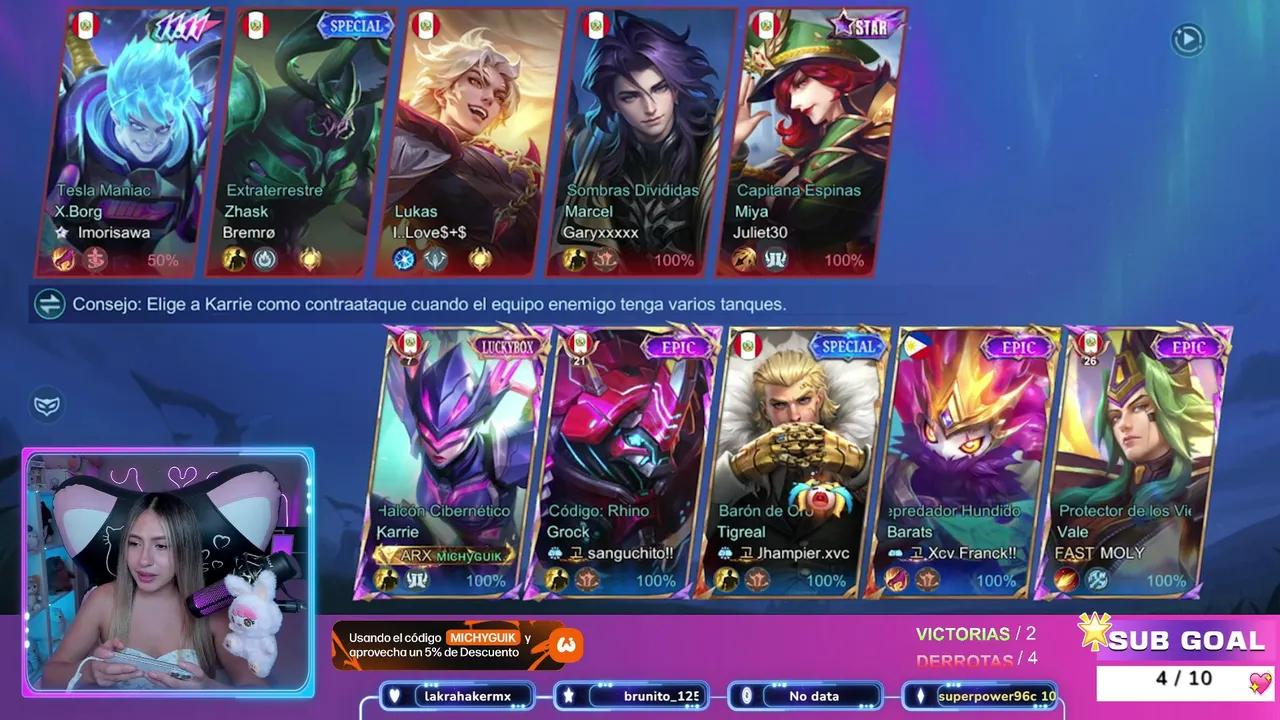The width and height of the screenshot is (1280, 720).
Task: Select the flame battle spell icon under Karrie
Action: [x=387, y=580]
